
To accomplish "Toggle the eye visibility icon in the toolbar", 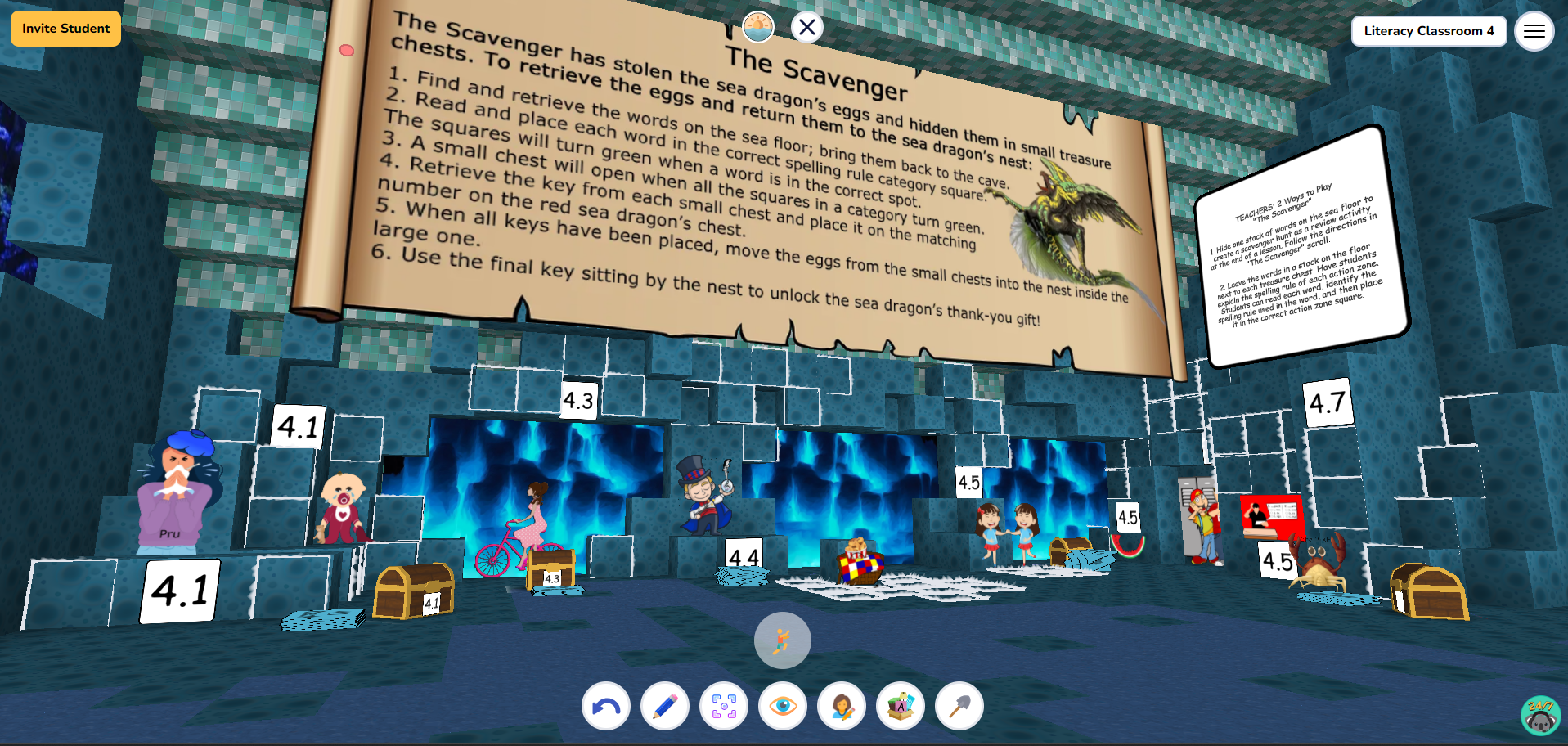I will point(782,706).
